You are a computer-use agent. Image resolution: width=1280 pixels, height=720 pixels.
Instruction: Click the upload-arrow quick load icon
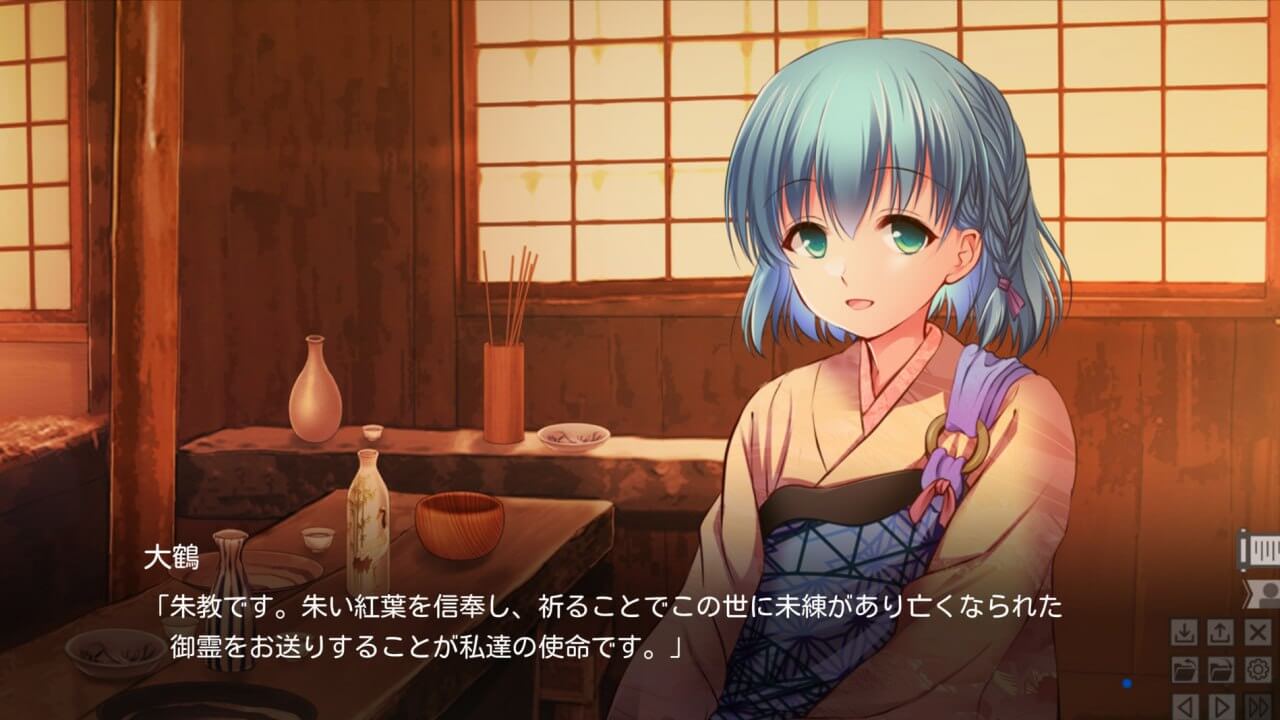click(x=1220, y=633)
